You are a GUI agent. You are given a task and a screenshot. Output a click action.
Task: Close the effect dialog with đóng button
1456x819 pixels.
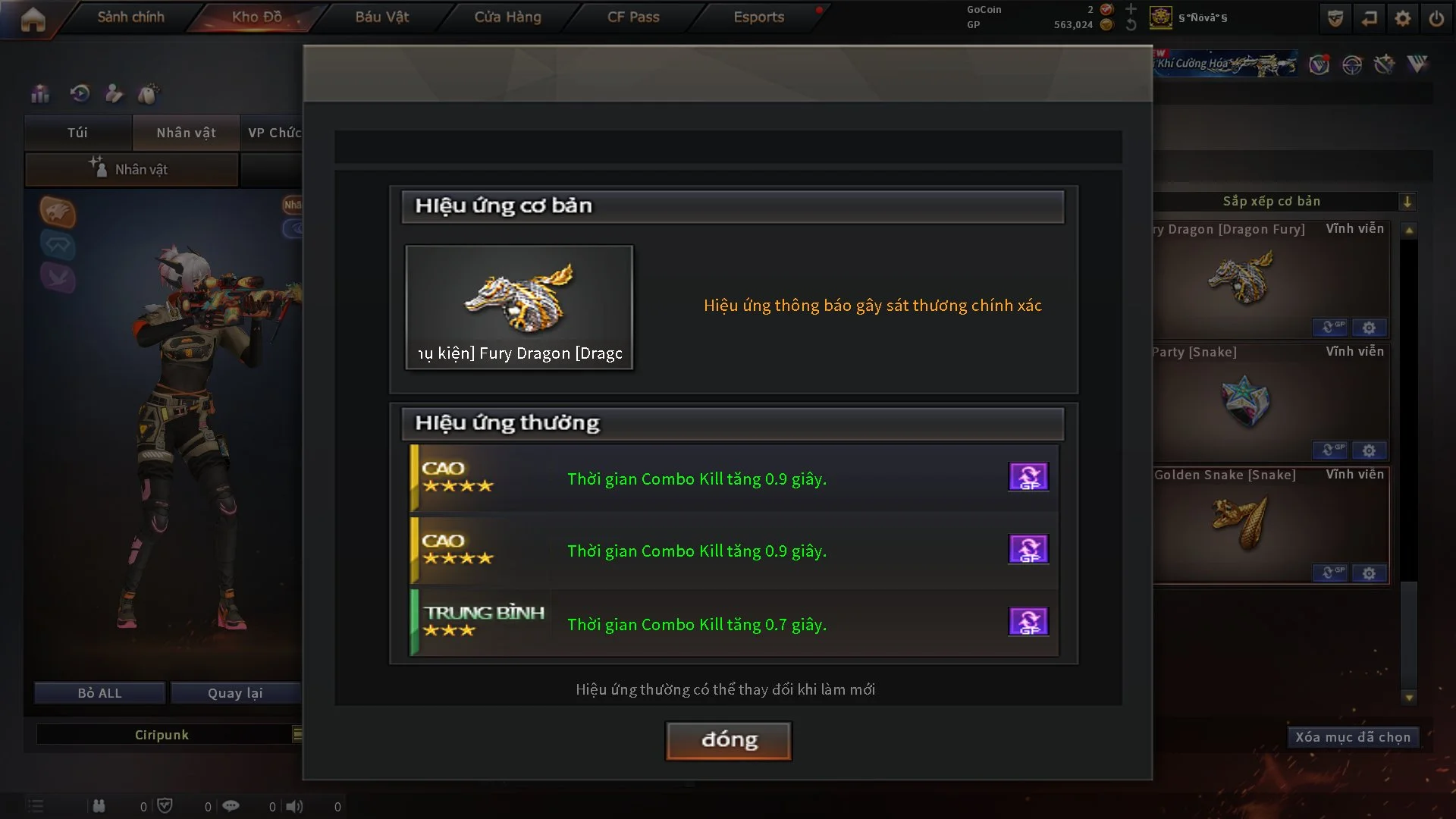pos(728,740)
